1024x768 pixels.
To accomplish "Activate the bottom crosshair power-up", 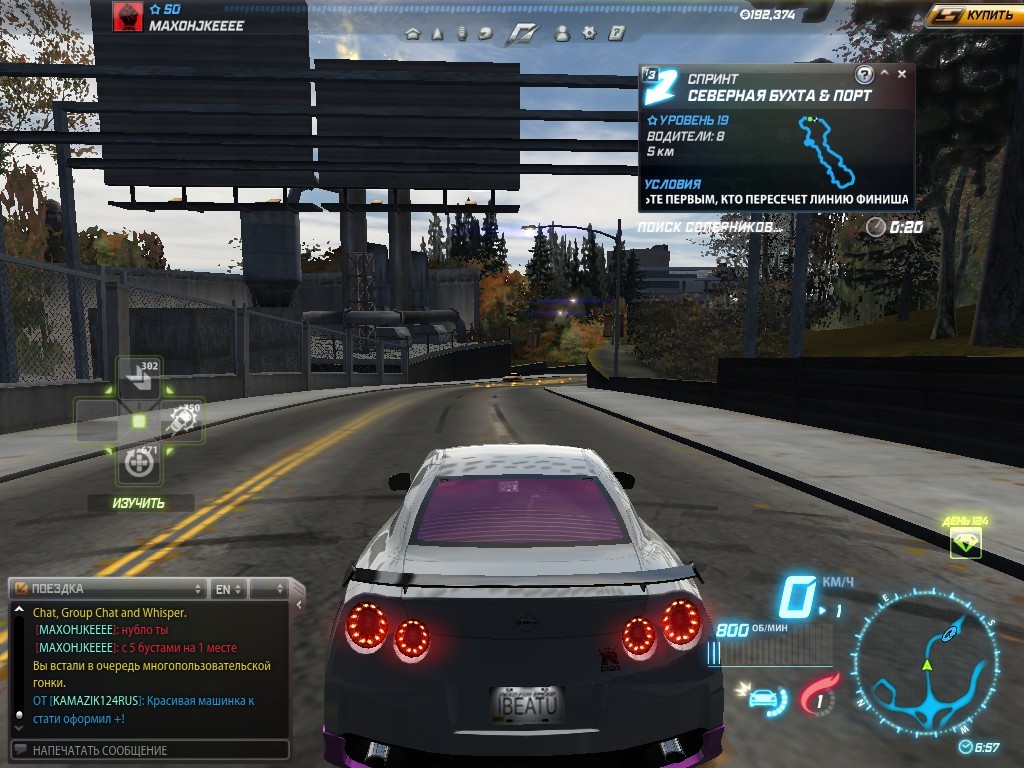I will 139,463.
